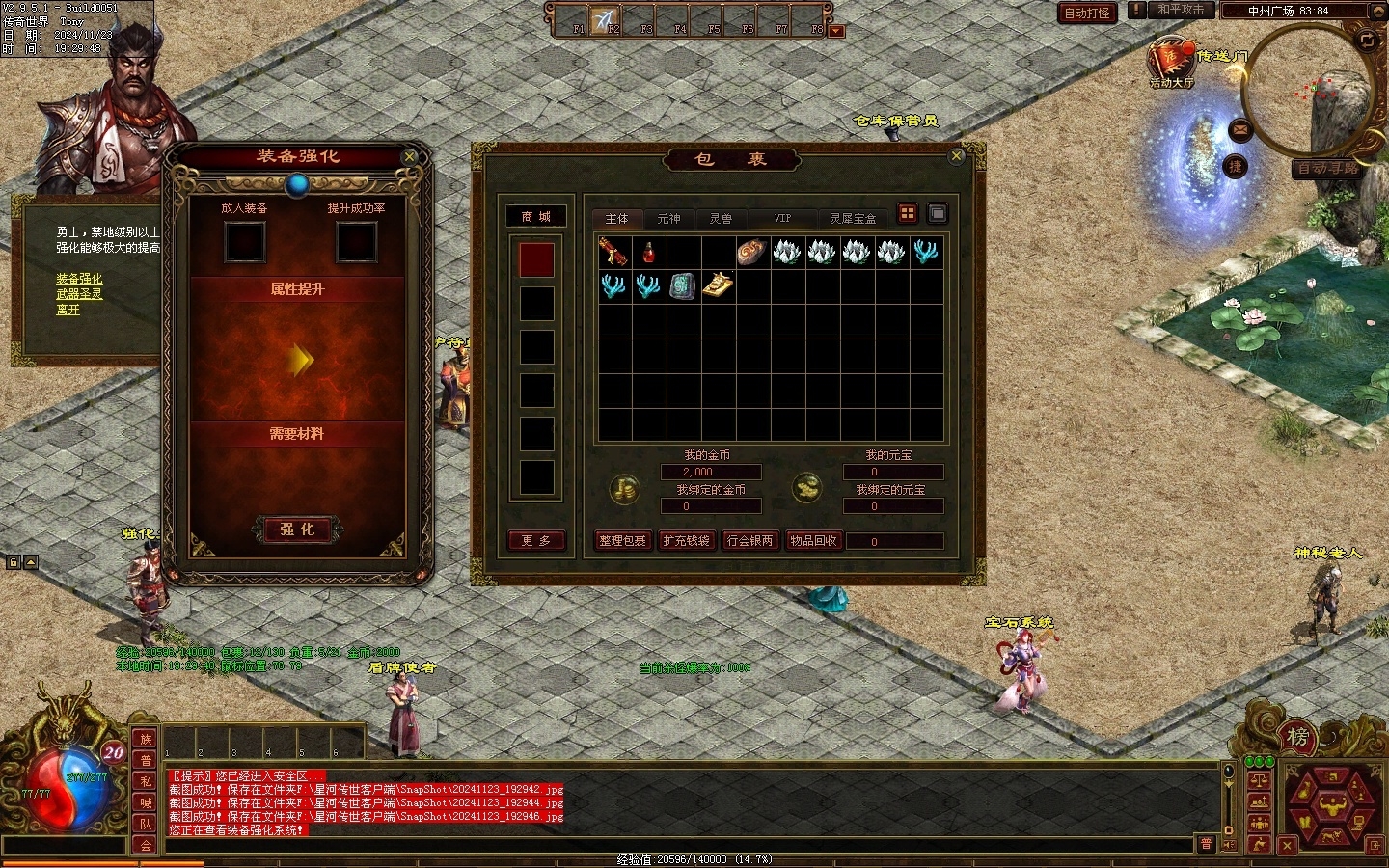Viewport: 1389px width, 868px height.
Task: Open 行会银两 guild silver
Action: [x=749, y=541]
